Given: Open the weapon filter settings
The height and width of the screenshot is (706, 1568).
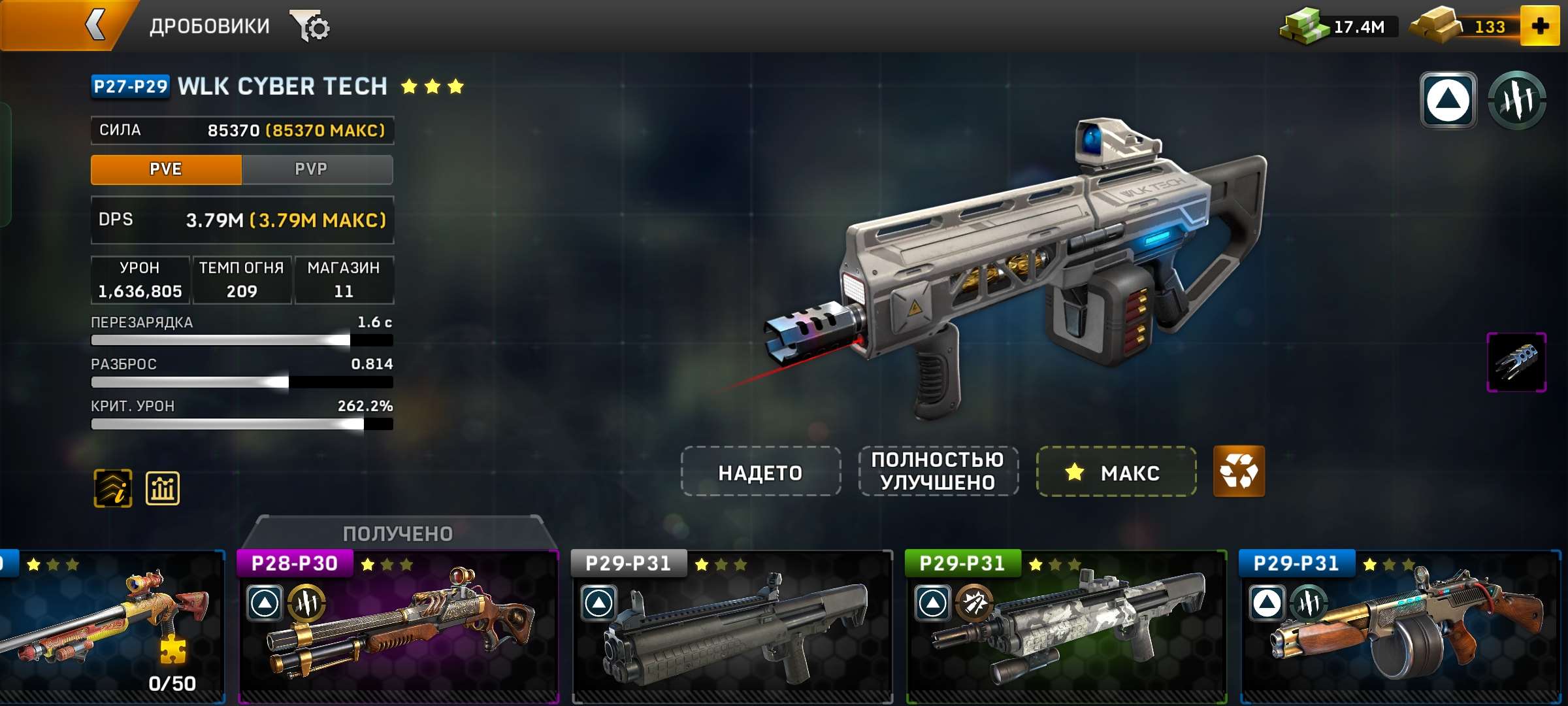Looking at the screenshot, I should (311, 27).
